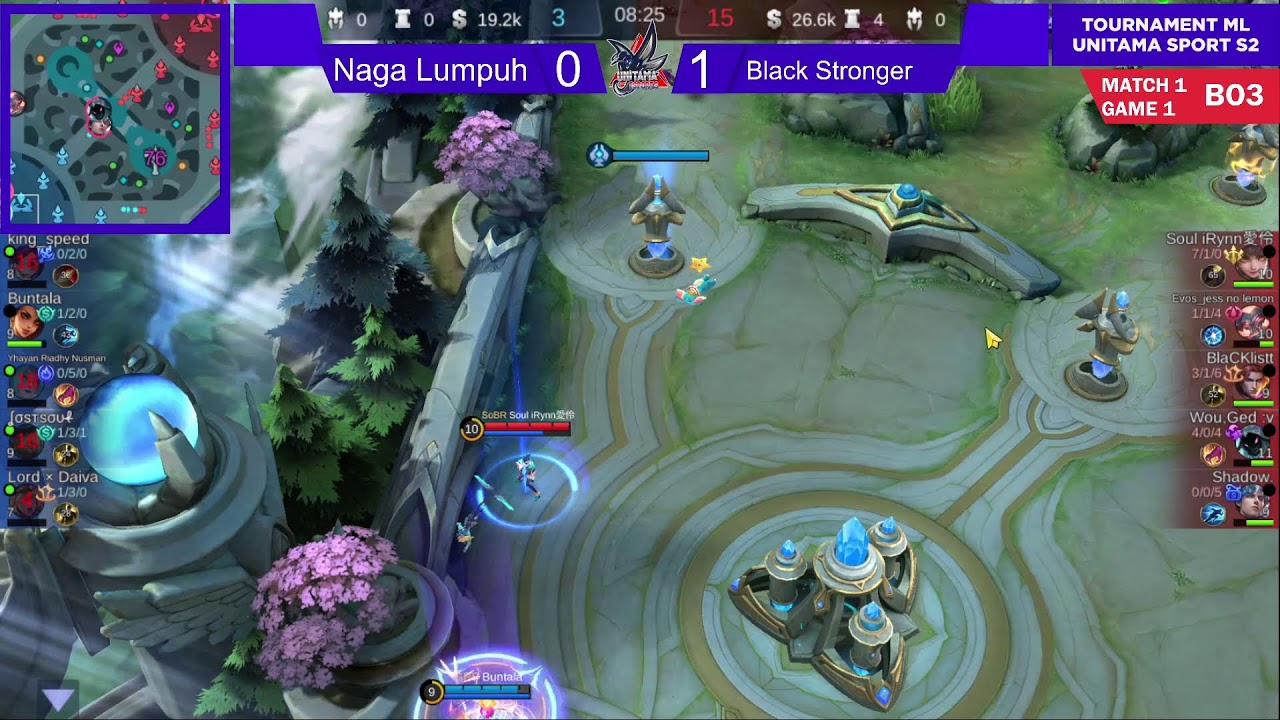Click the minimap to move the camera
The height and width of the screenshot is (720, 1280).
115,118
